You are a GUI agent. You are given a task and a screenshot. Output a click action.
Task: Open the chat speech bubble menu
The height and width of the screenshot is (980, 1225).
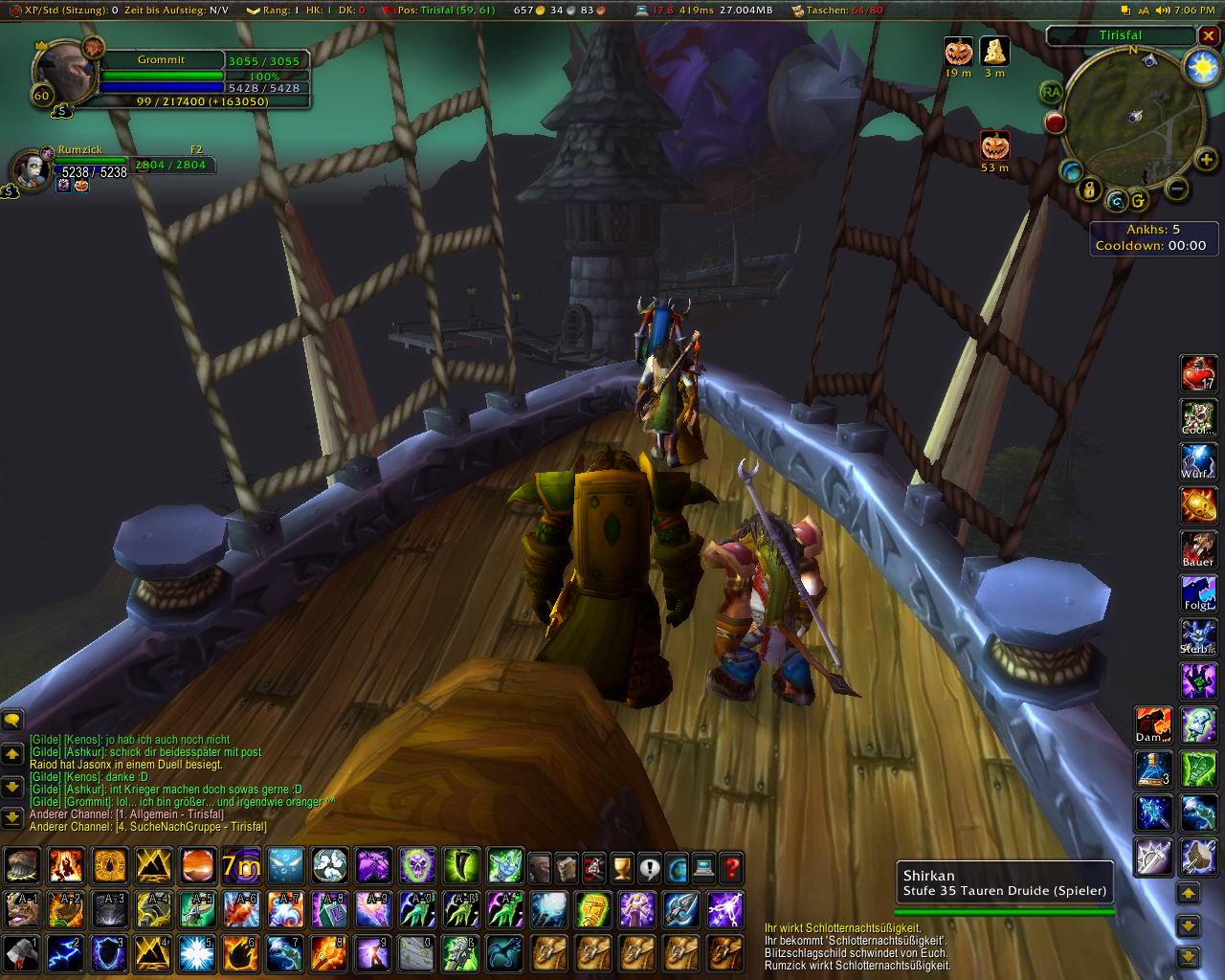11,720
